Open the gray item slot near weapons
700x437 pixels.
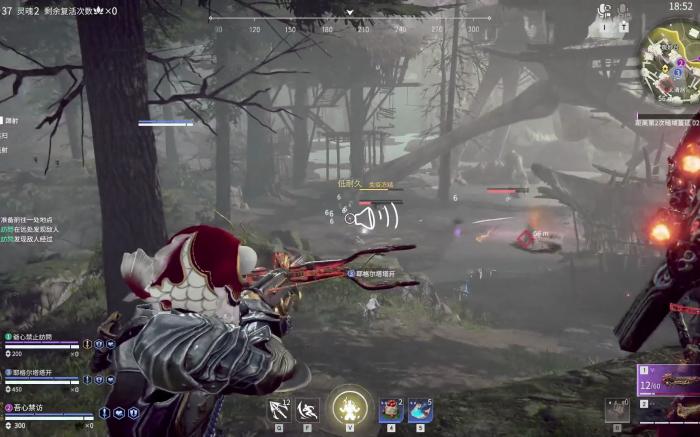click(x=616, y=410)
